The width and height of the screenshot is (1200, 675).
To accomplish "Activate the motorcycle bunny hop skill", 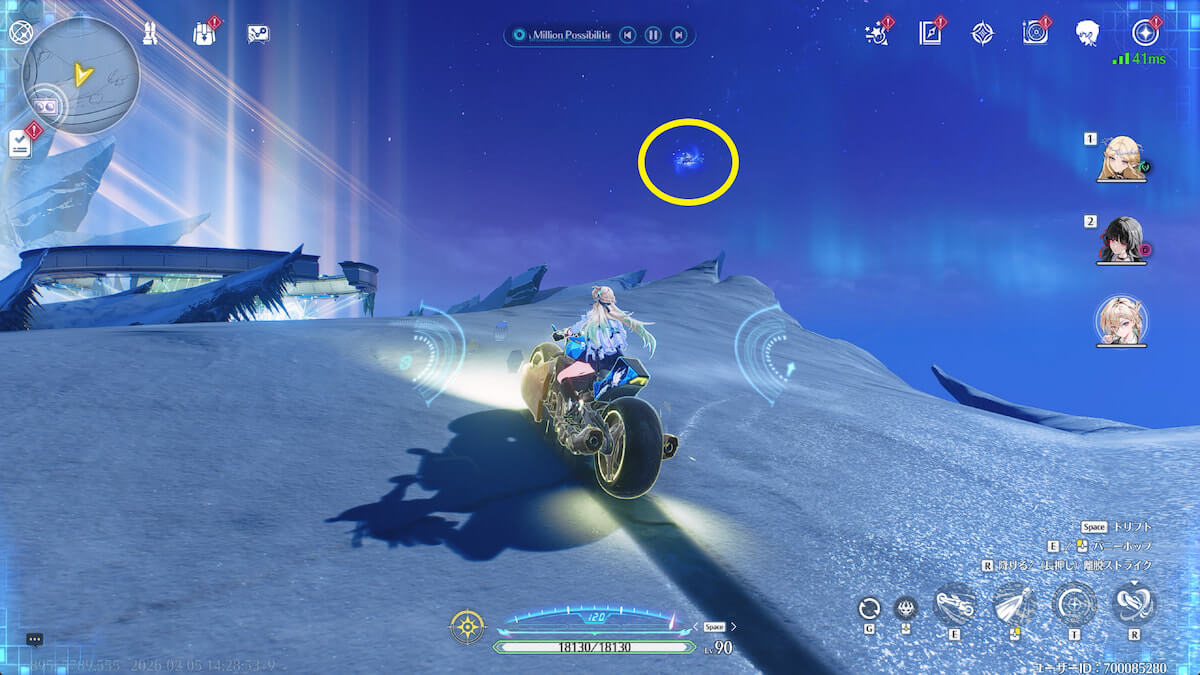I will tap(955, 605).
